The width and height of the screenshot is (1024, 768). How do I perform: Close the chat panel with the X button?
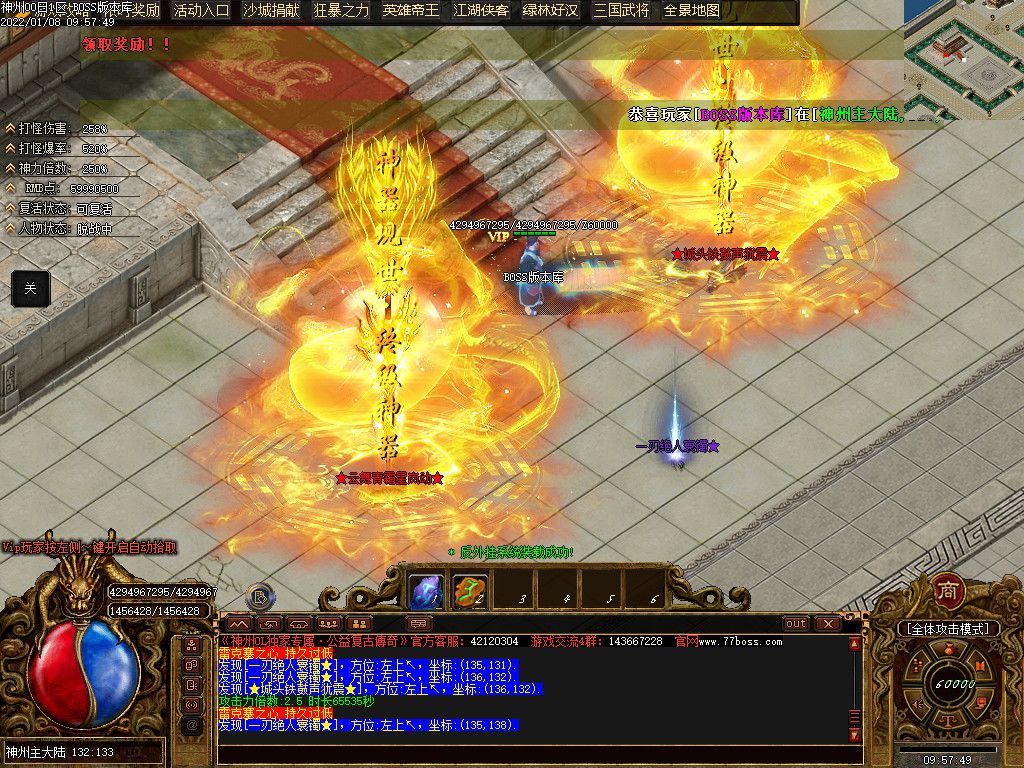(x=827, y=623)
